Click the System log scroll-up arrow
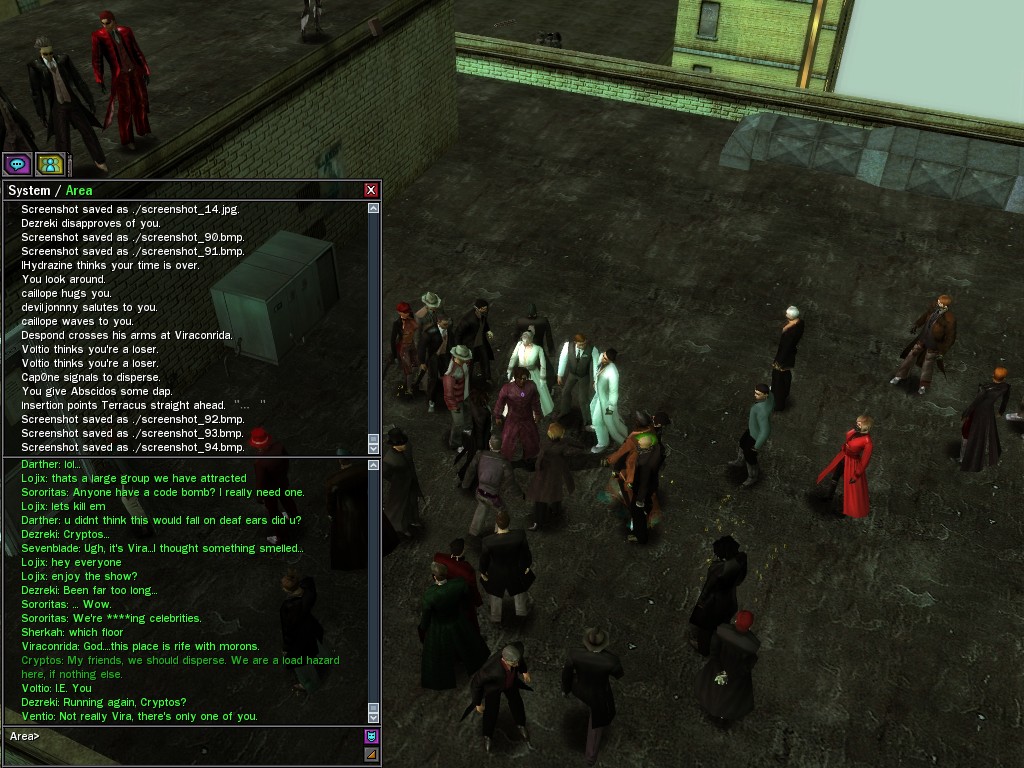Viewport: 1024px width, 768px height. (x=374, y=209)
